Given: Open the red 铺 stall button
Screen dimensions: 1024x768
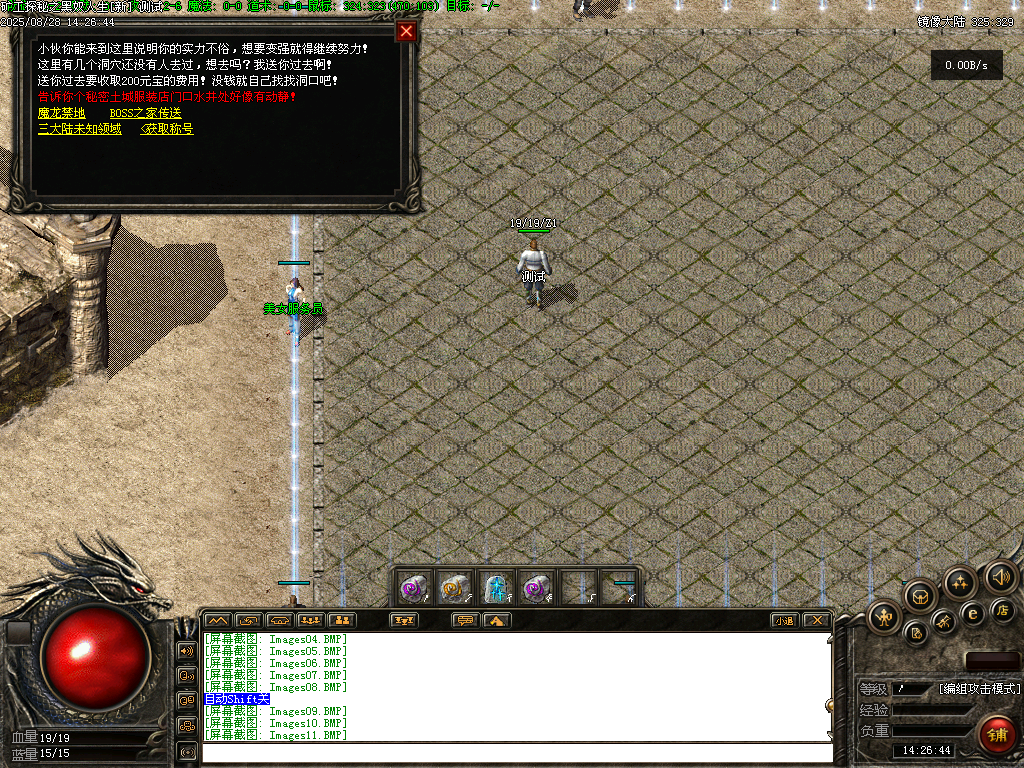Looking at the screenshot, I should click(x=995, y=733).
